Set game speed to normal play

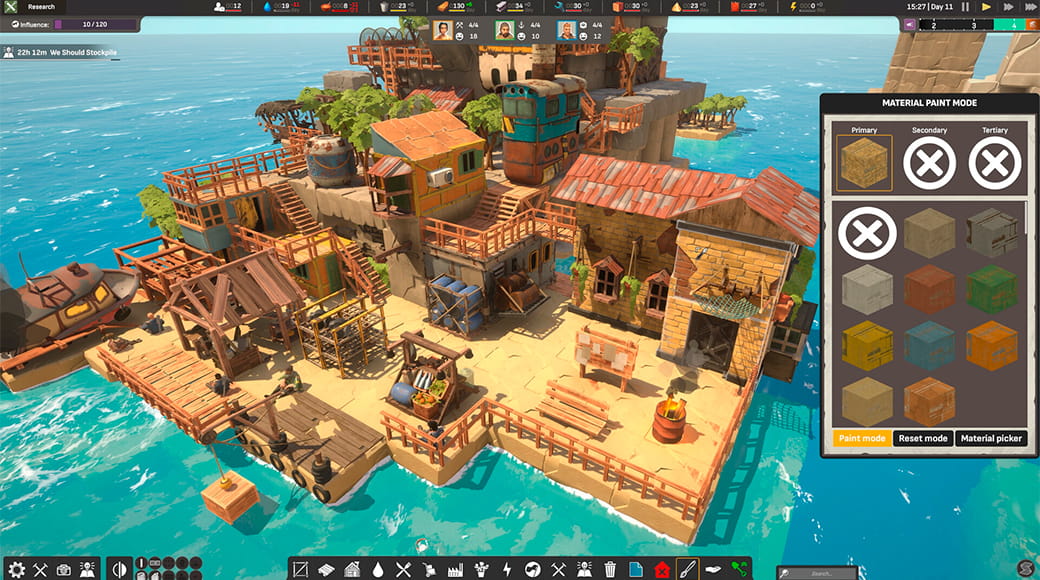coord(986,7)
